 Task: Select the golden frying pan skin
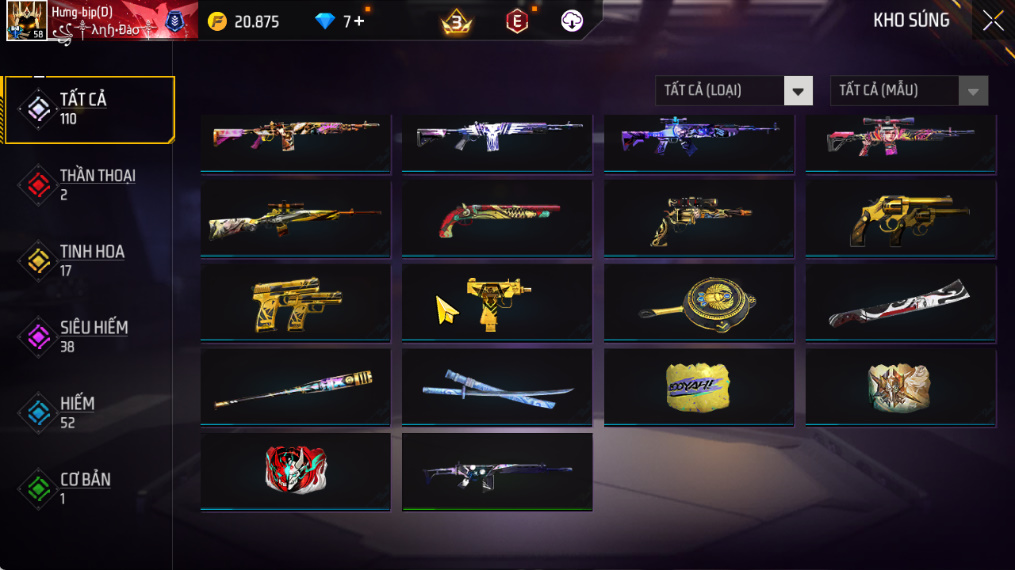coord(698,302)
